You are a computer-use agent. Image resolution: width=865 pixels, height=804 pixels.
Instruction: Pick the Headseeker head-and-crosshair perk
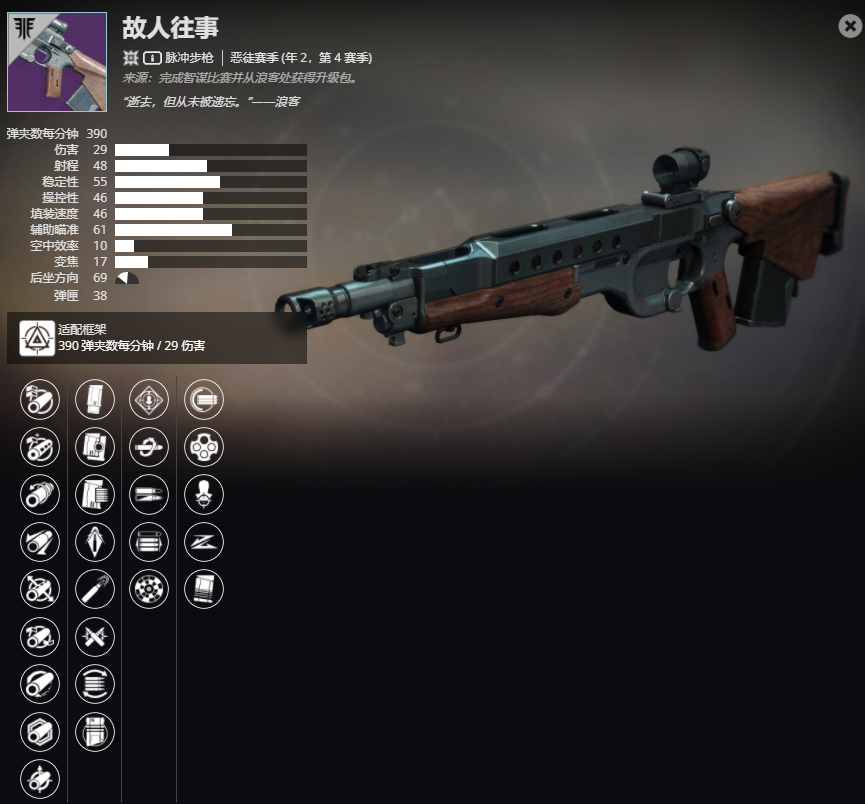tap(204, 494)
